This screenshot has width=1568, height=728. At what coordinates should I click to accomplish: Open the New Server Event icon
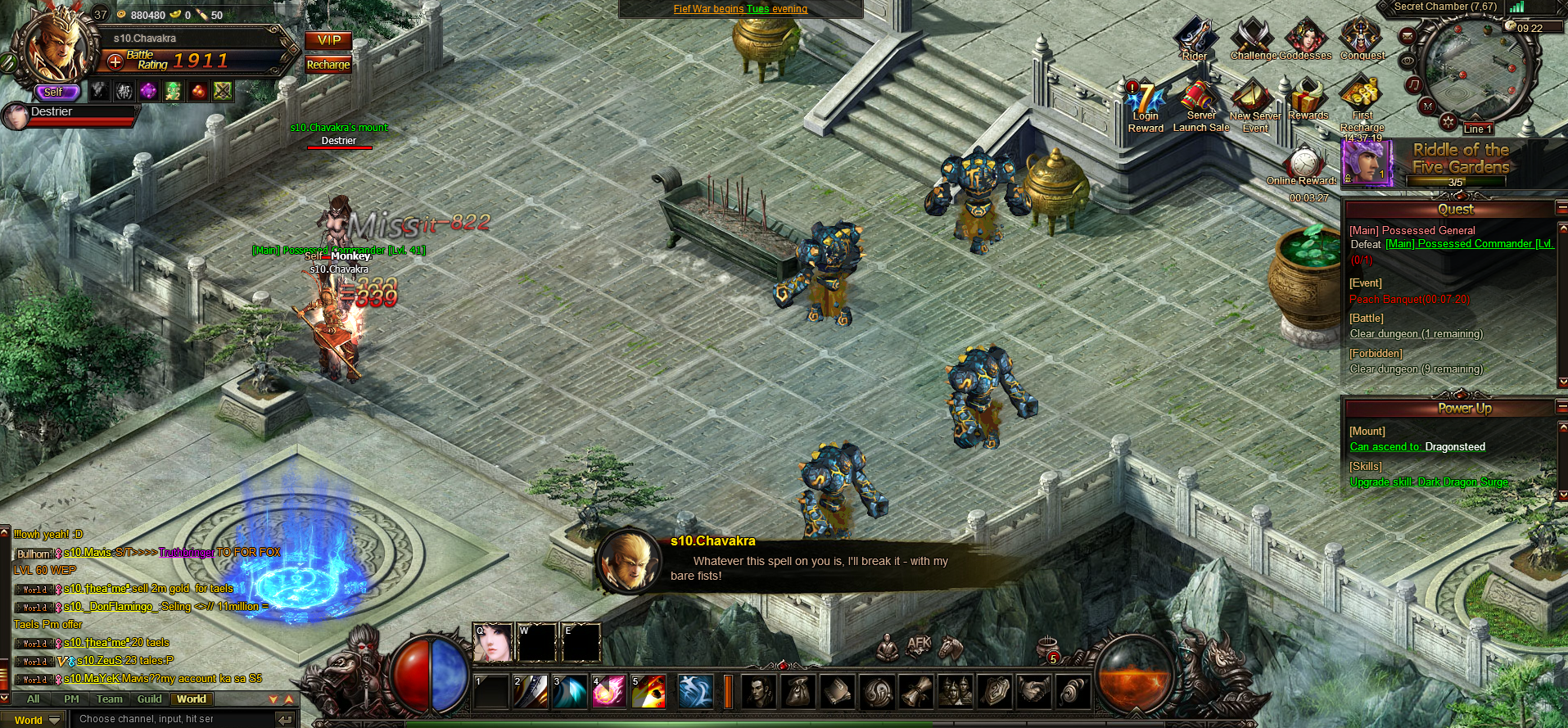point(1254,102)
